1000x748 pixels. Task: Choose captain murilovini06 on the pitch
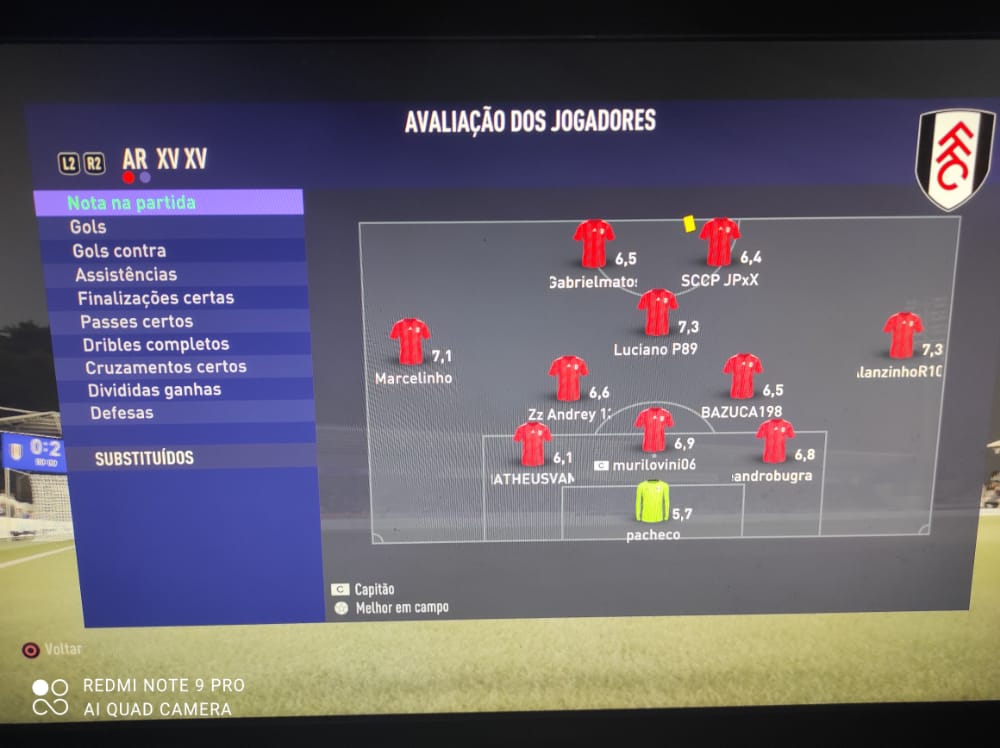click(x=654, y=430)
